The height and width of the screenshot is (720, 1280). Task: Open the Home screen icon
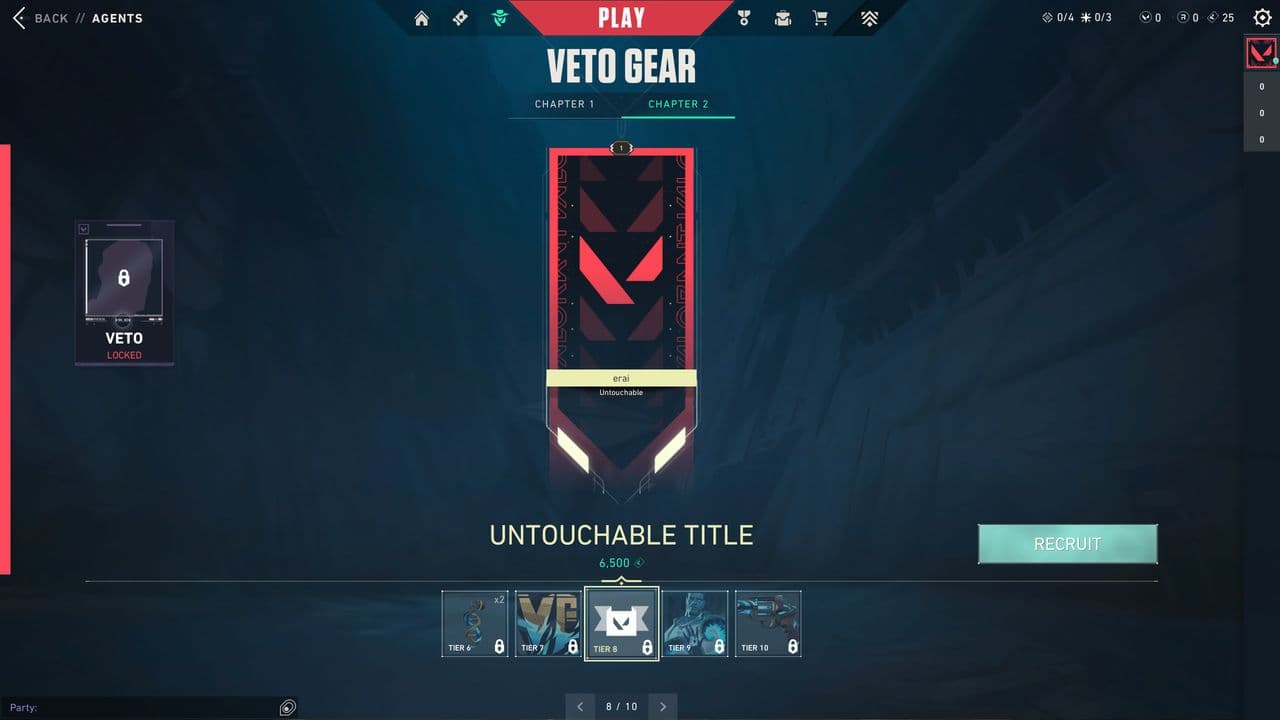point(421,18)
